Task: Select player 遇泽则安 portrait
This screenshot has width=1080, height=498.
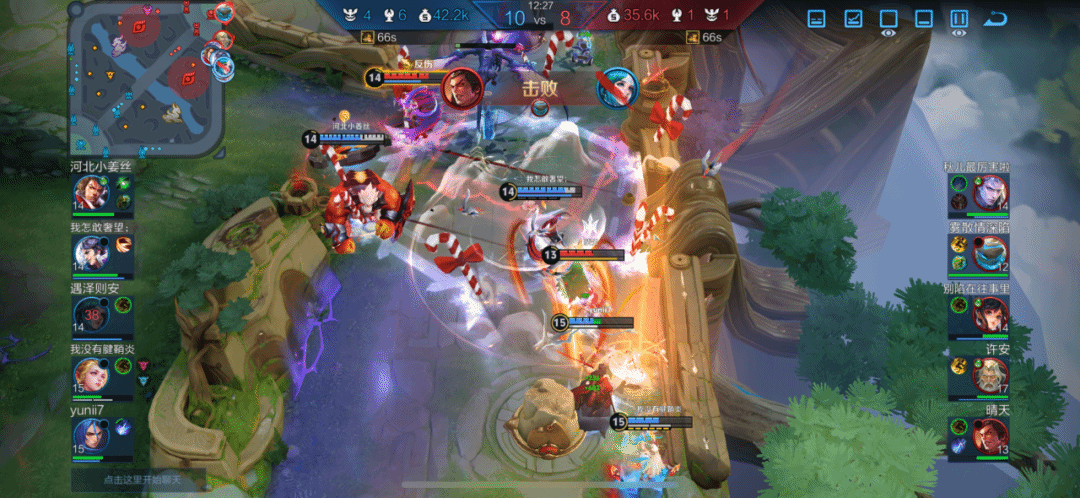Action: point(89,315)
